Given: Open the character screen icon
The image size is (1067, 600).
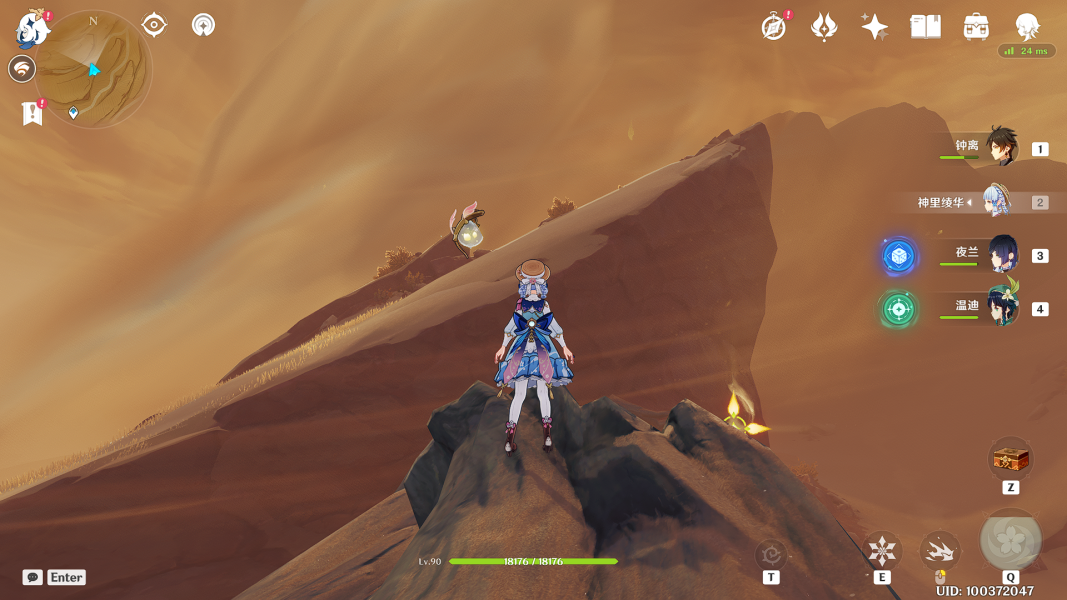Looking at the screenshot, I should (1026, 27).
